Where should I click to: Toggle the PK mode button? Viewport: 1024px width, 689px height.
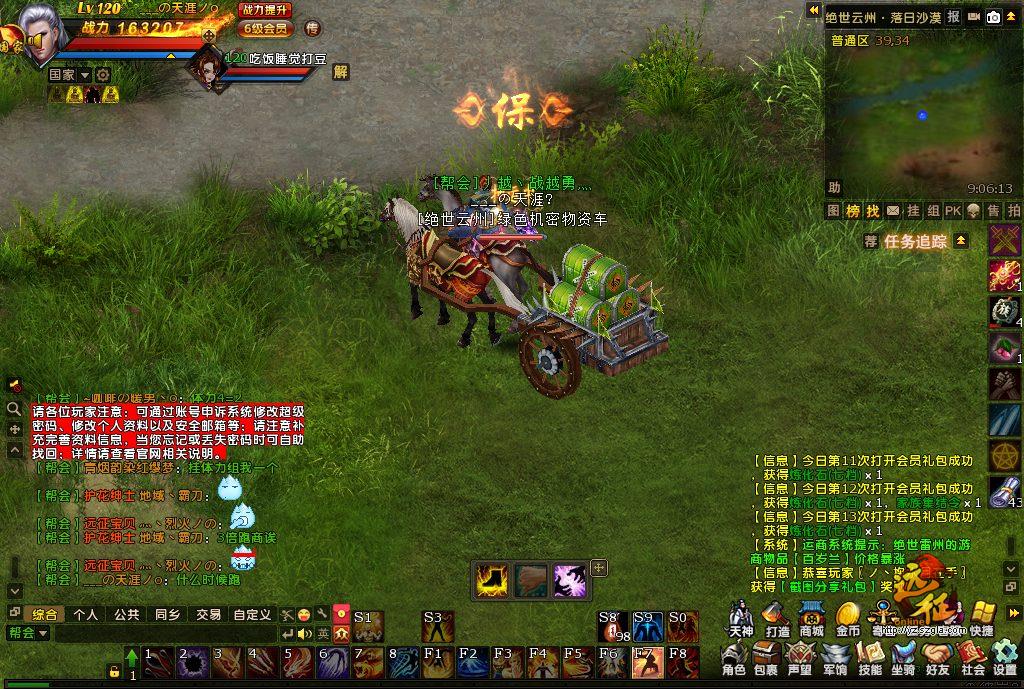pos(952,211)
